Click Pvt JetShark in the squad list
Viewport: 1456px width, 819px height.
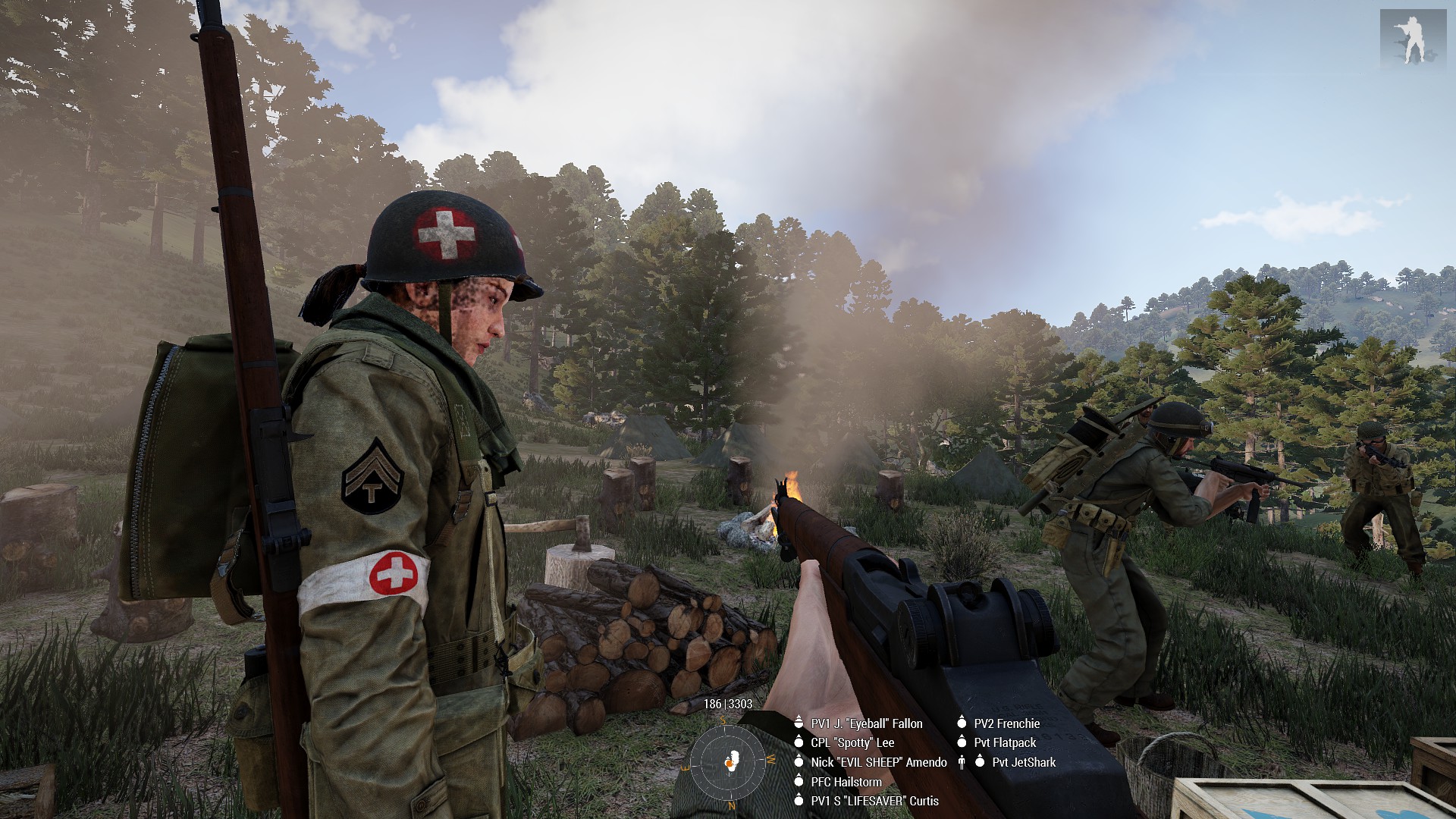(x=1023, y=762)
